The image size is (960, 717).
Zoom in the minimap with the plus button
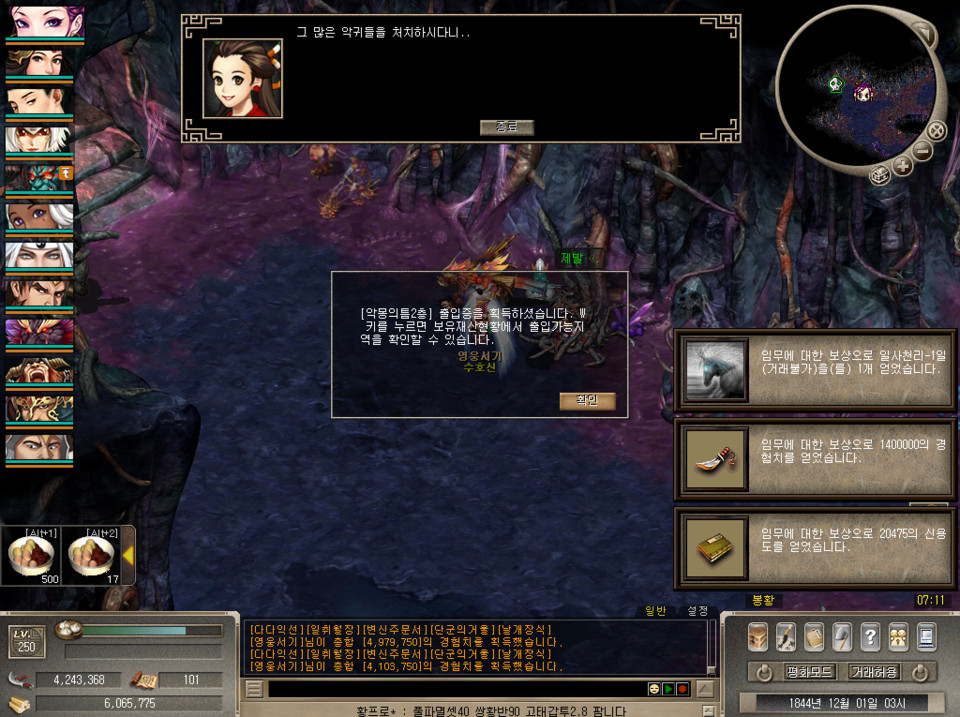[x=903, y=166]
